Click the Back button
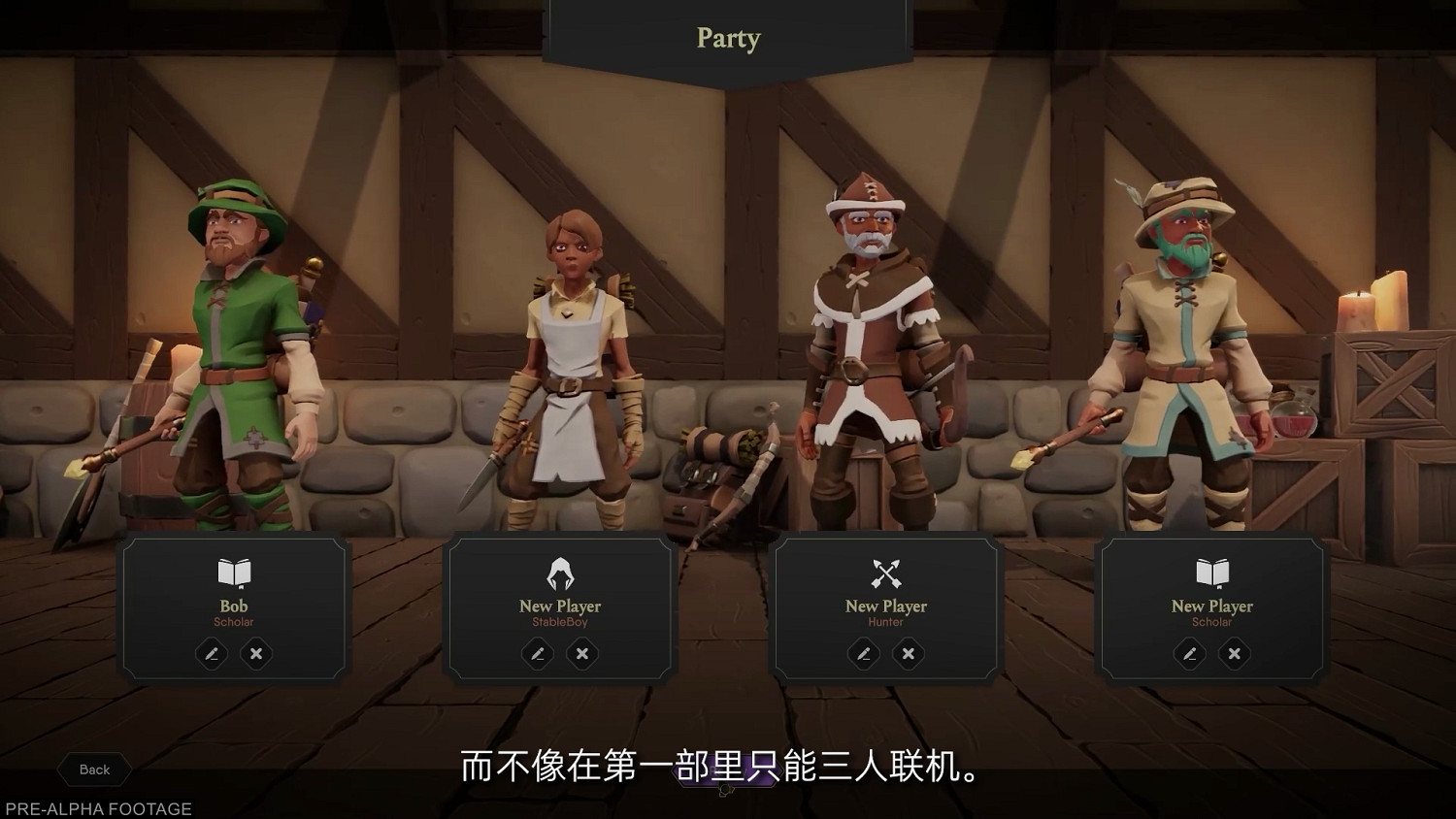Screen dimensions: 1456x819 pos(93,770)
